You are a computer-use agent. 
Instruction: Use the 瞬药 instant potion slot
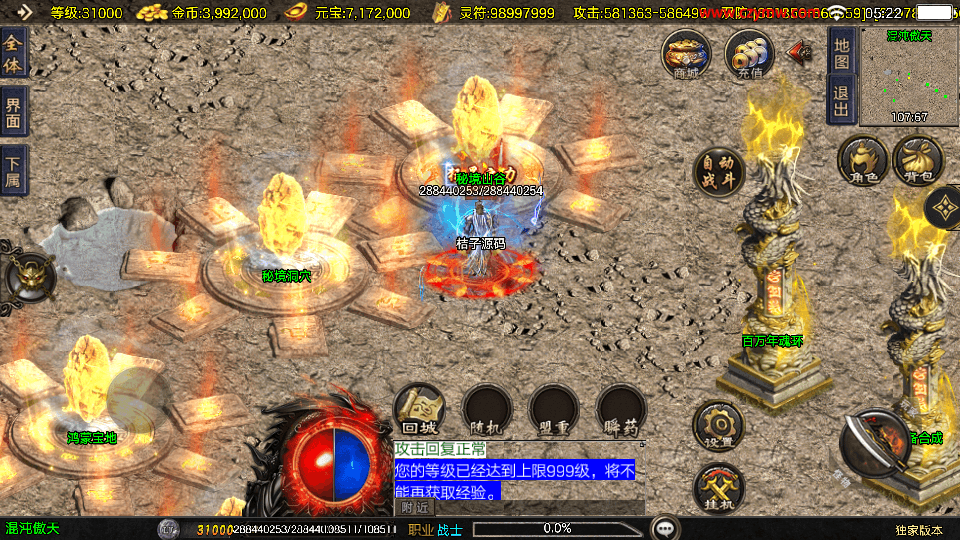(620, 410)
